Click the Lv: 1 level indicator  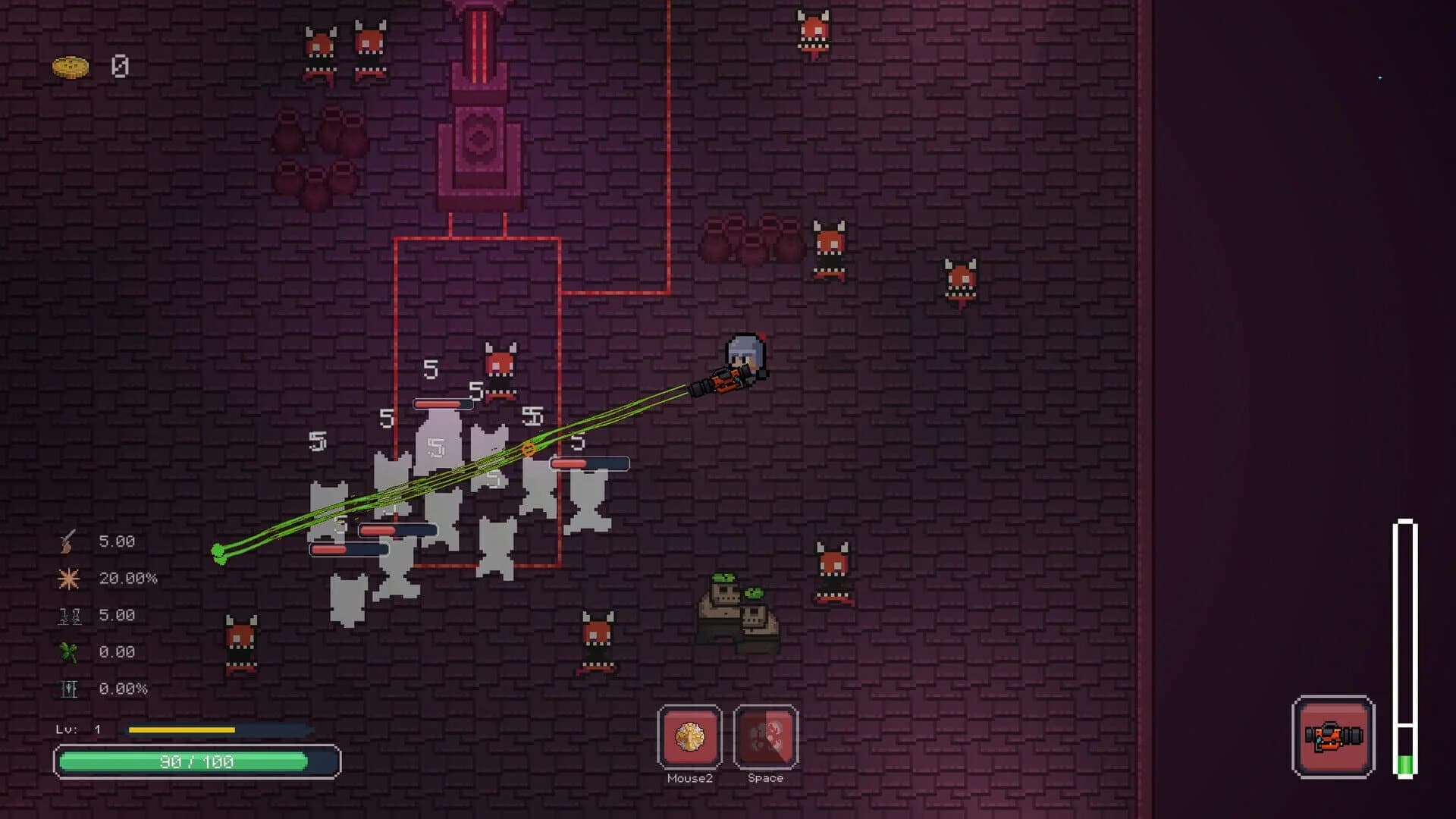[80, 730]
